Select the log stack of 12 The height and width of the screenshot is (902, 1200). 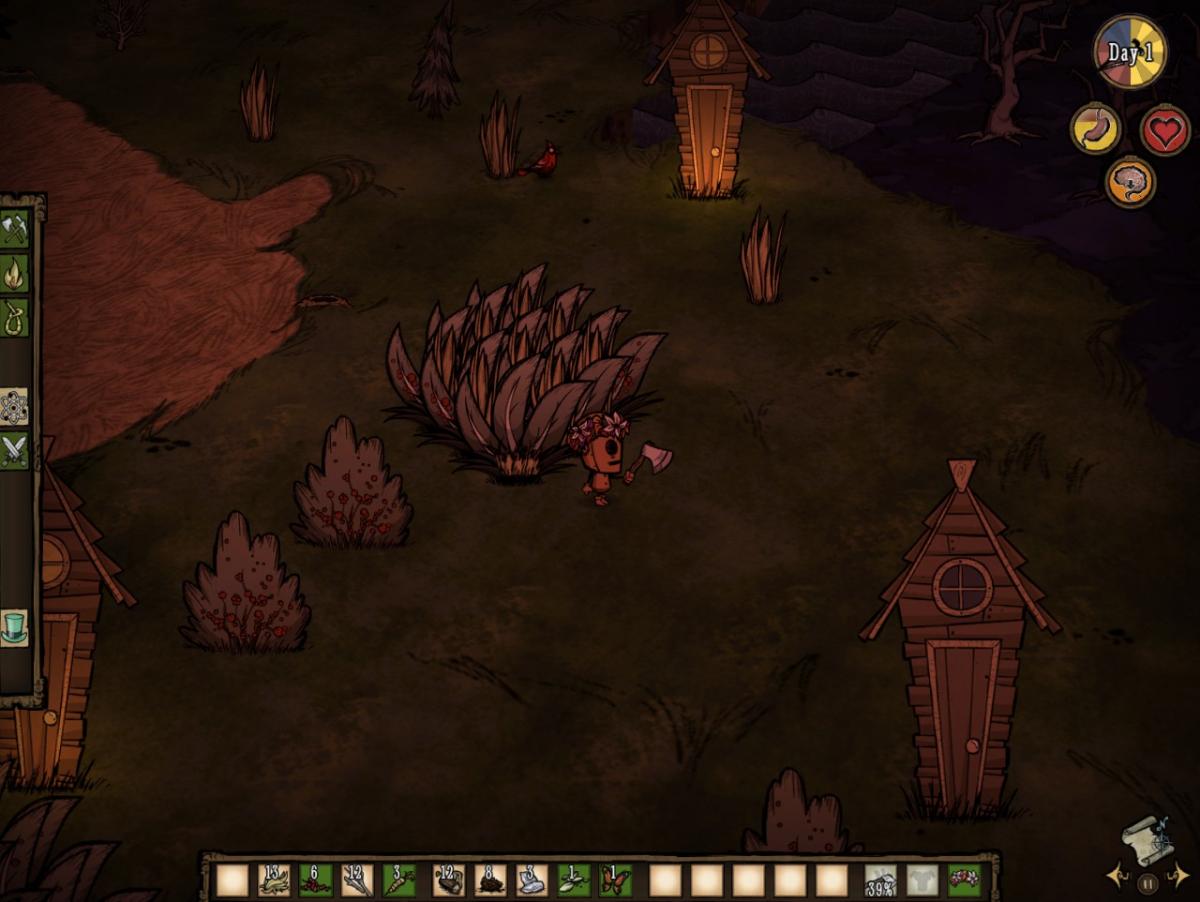[x=449, y=880]
